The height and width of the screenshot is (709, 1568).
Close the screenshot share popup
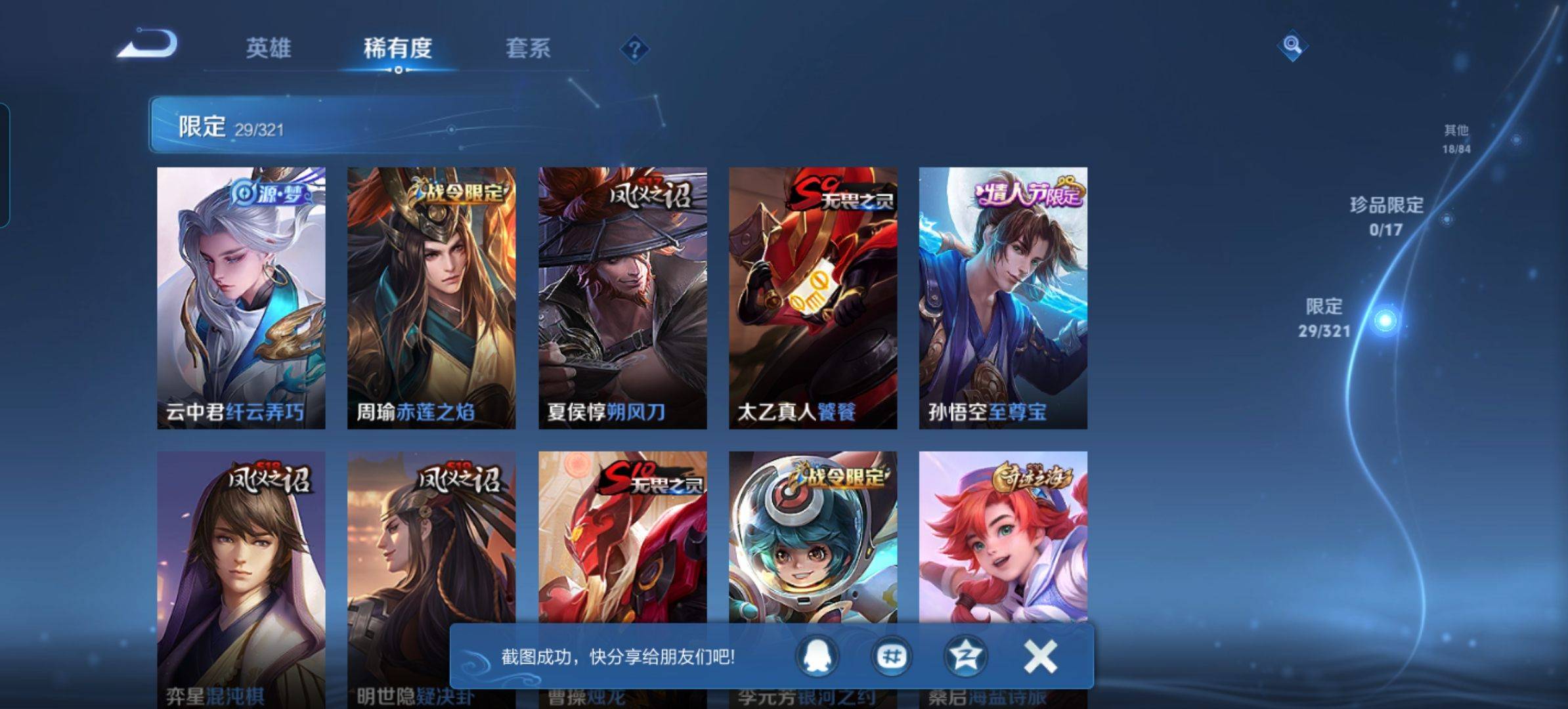(1040, 656)
